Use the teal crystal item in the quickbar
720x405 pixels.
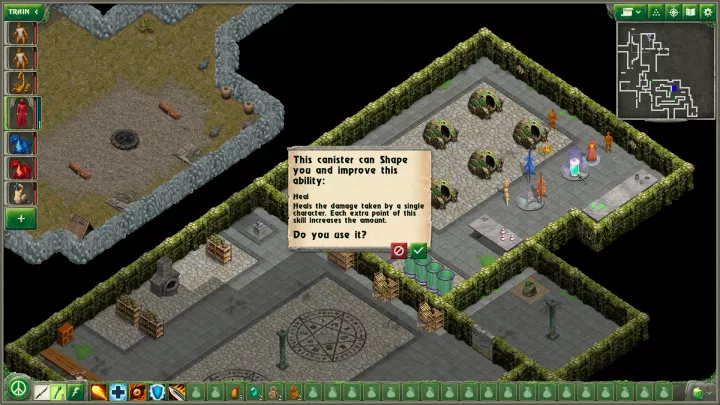click(x=255, y=391)
